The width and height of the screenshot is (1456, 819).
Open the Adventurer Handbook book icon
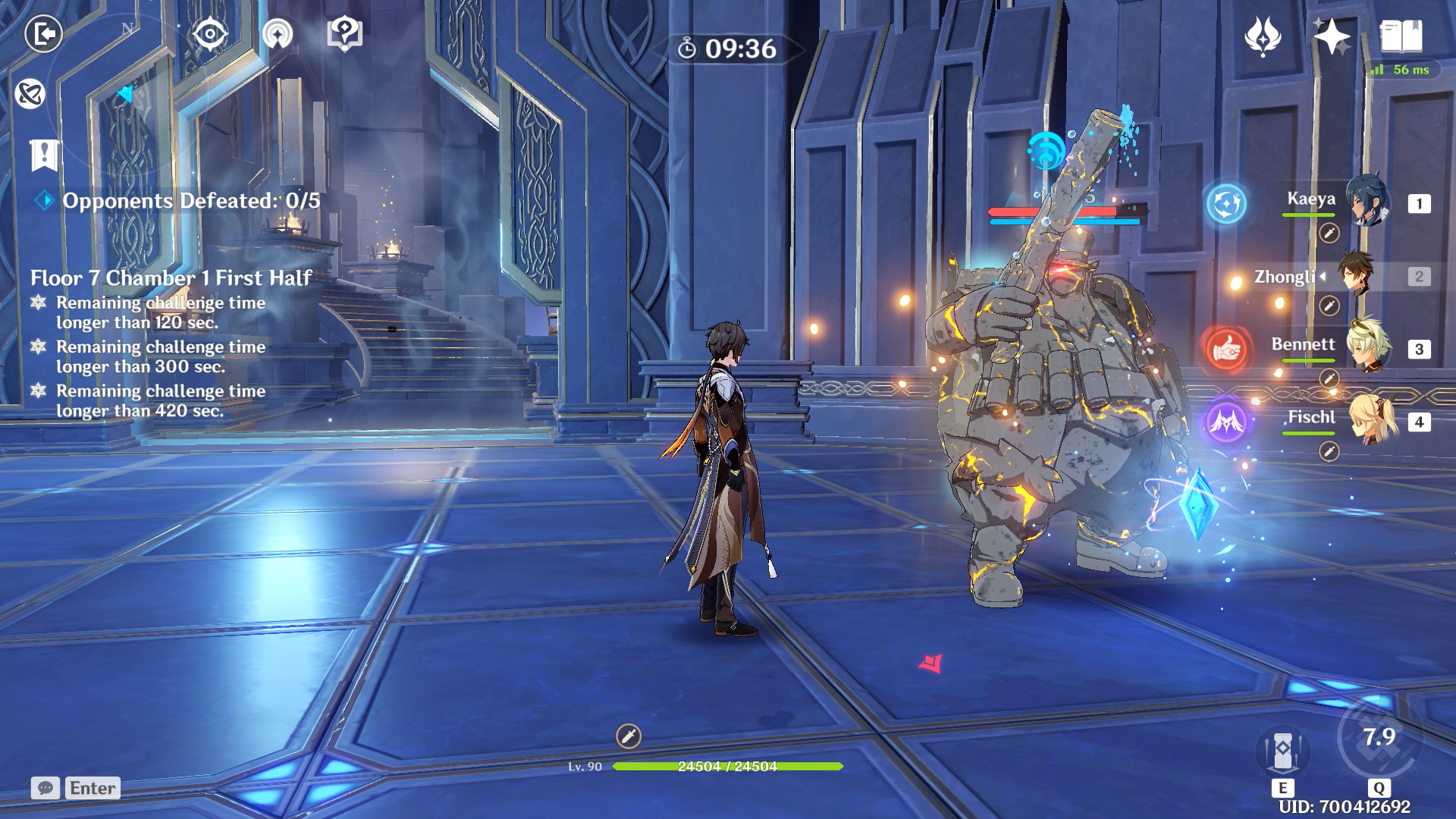point(1401,36)
